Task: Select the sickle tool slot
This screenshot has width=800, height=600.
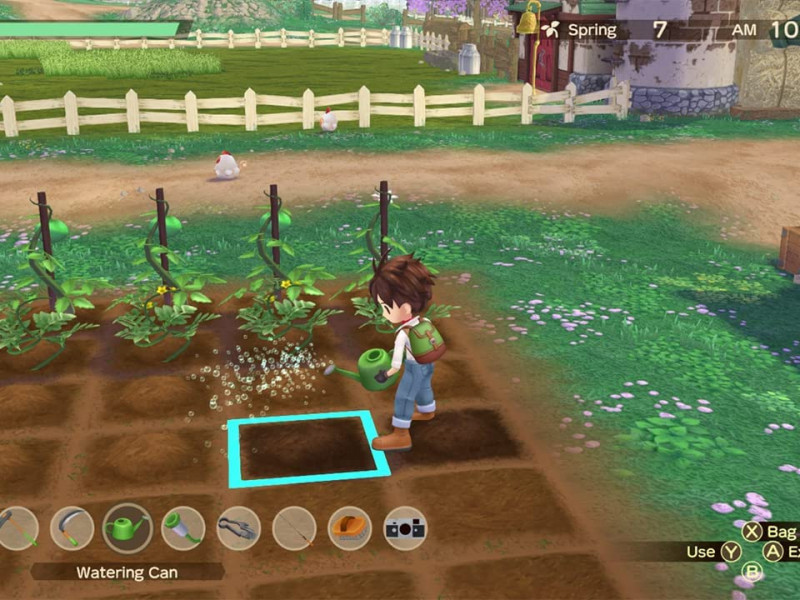Action: click(72, 528)
